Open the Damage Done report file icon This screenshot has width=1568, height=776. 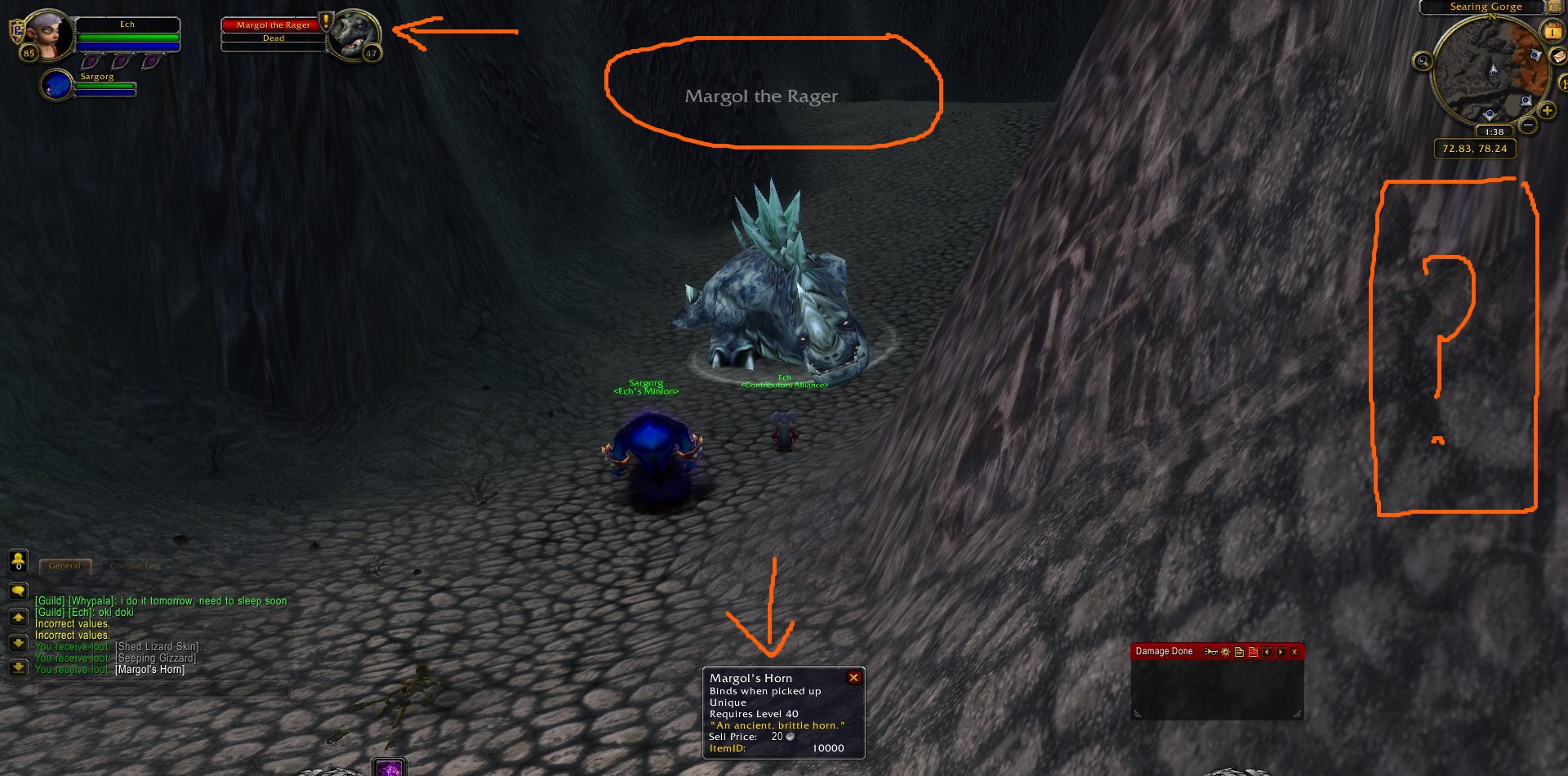point(1239,652)
